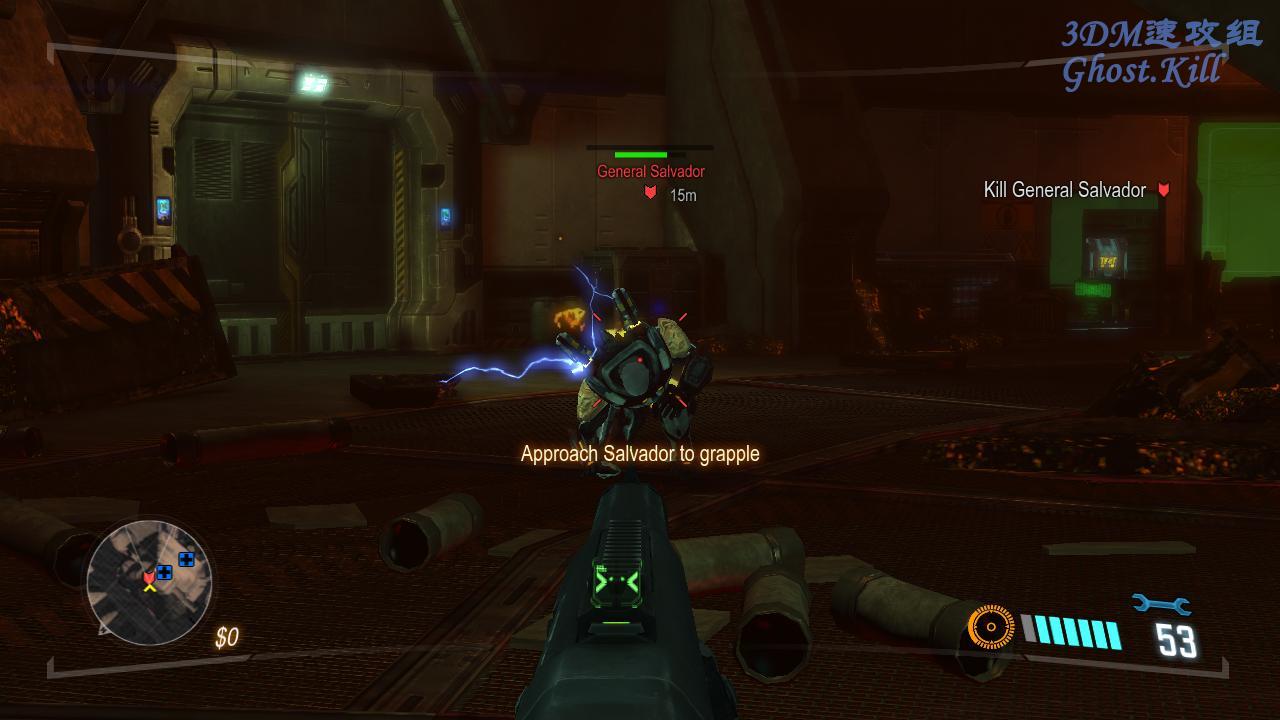Click the blue wrench icon
Image resolution: width=1280 pixels, height=720 pixels.
tap(1161, 604)
